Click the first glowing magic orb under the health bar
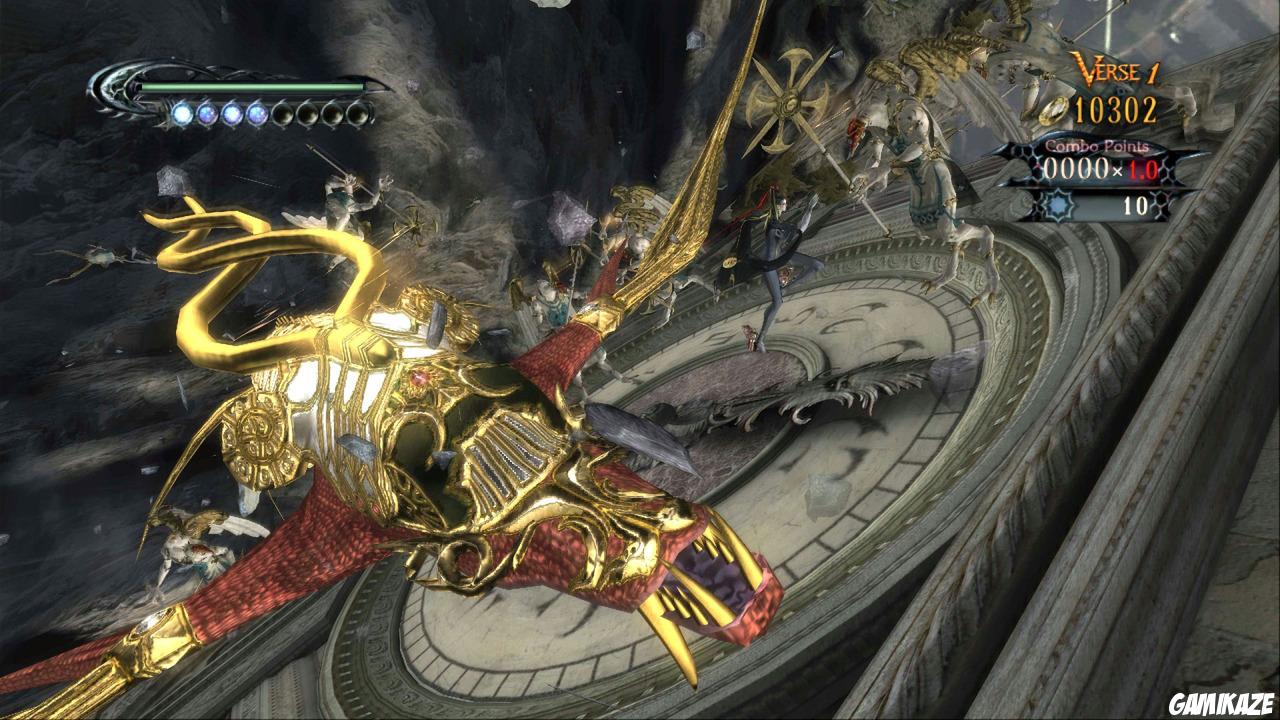 pos(183,113)
